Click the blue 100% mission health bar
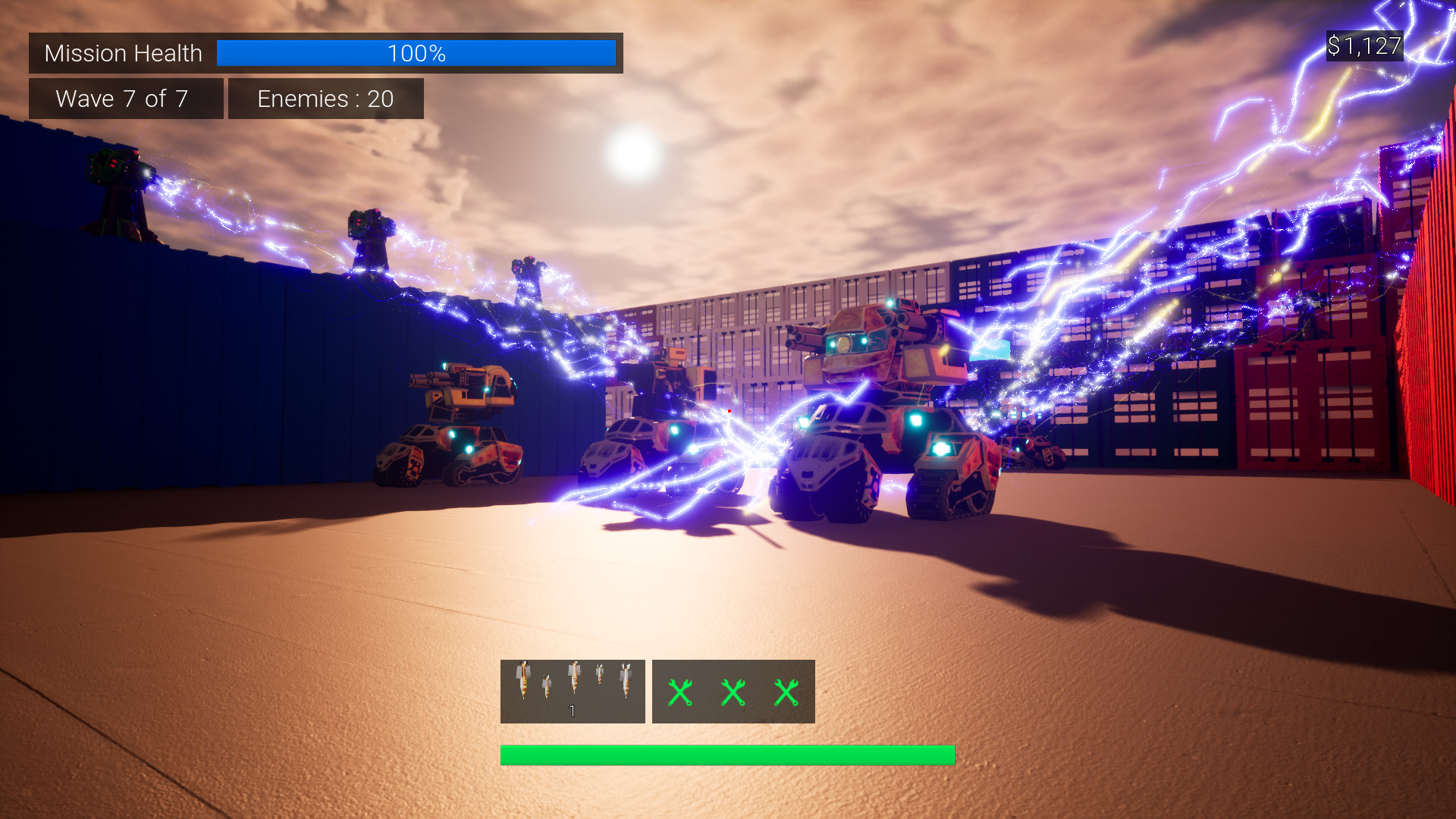Screen dimensions: 1456x819 tap(416, 53)
